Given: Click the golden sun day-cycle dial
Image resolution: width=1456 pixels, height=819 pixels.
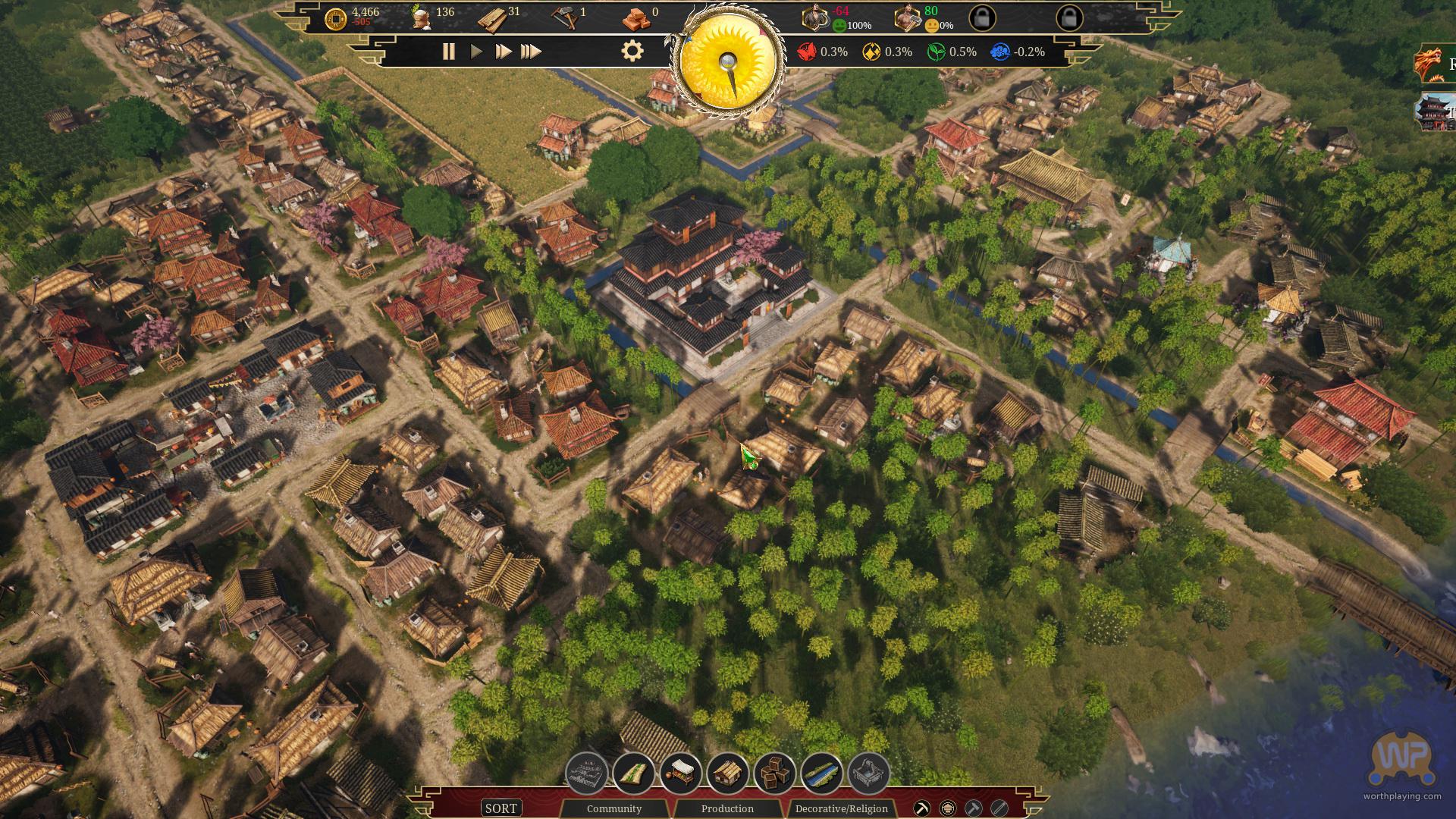Looking at the screenshot, I should [x=730, y=62].
